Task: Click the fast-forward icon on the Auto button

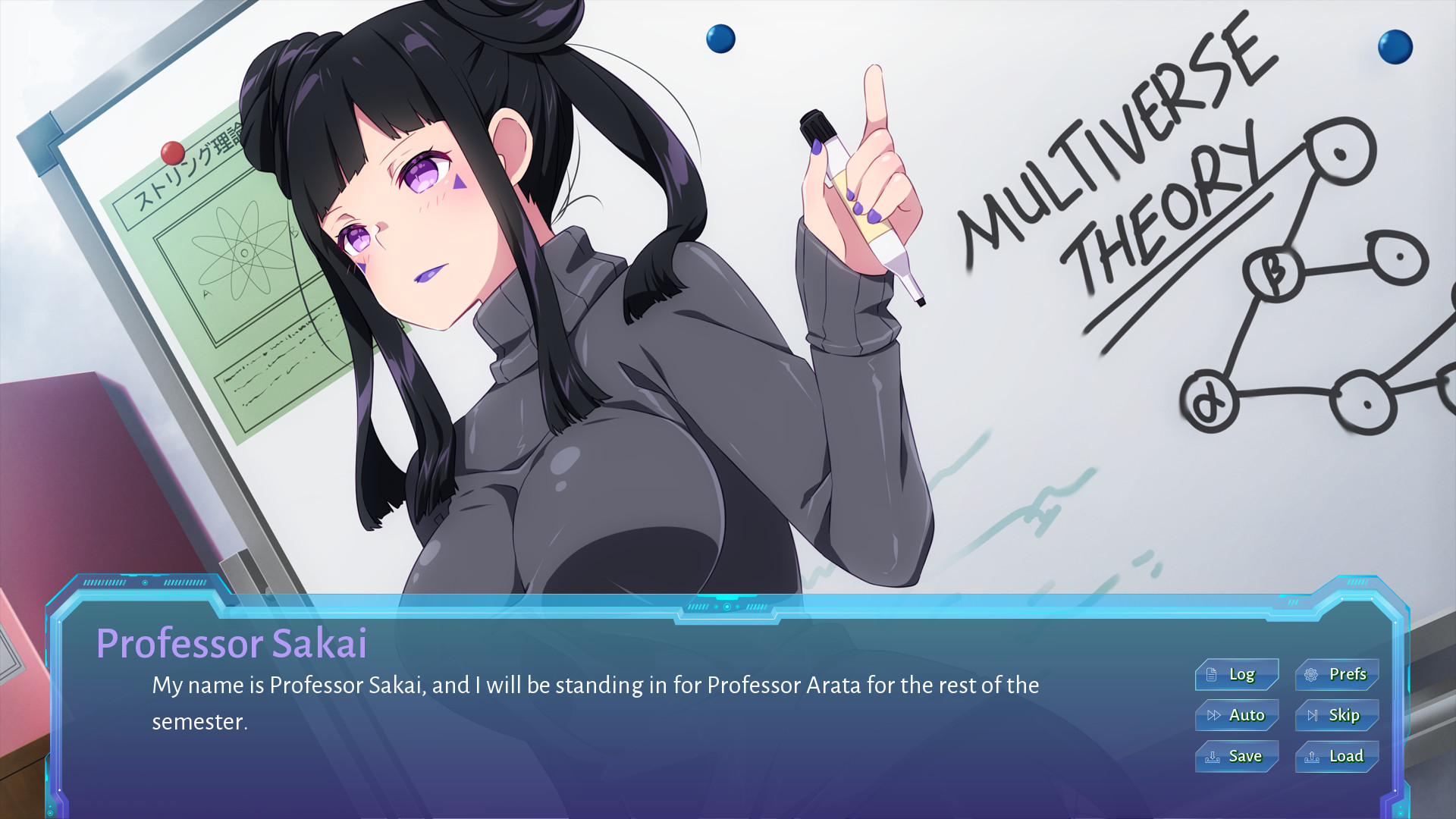Action: click(1214, 715)
